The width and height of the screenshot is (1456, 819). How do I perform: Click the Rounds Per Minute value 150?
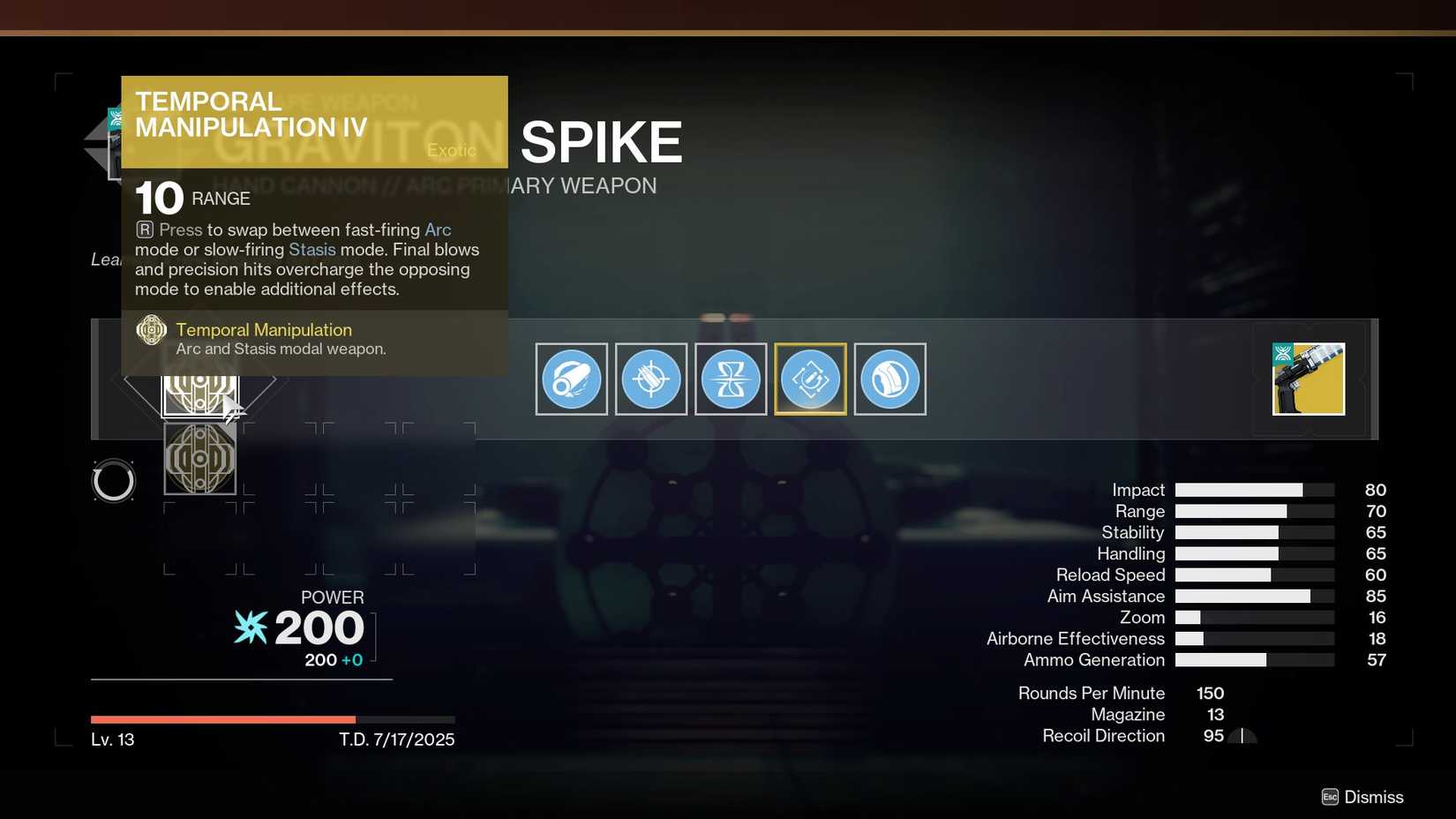click(1209, 693)
